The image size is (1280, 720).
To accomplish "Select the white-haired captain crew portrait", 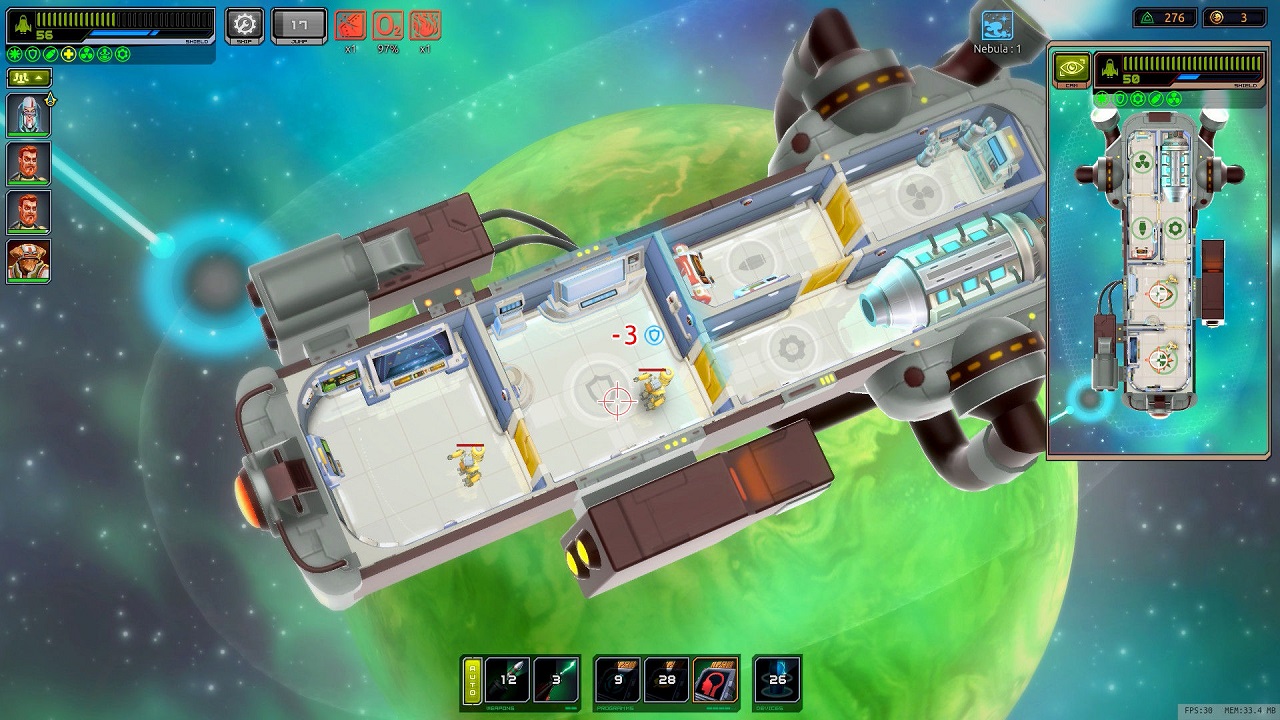I will (x=29, y=114).
